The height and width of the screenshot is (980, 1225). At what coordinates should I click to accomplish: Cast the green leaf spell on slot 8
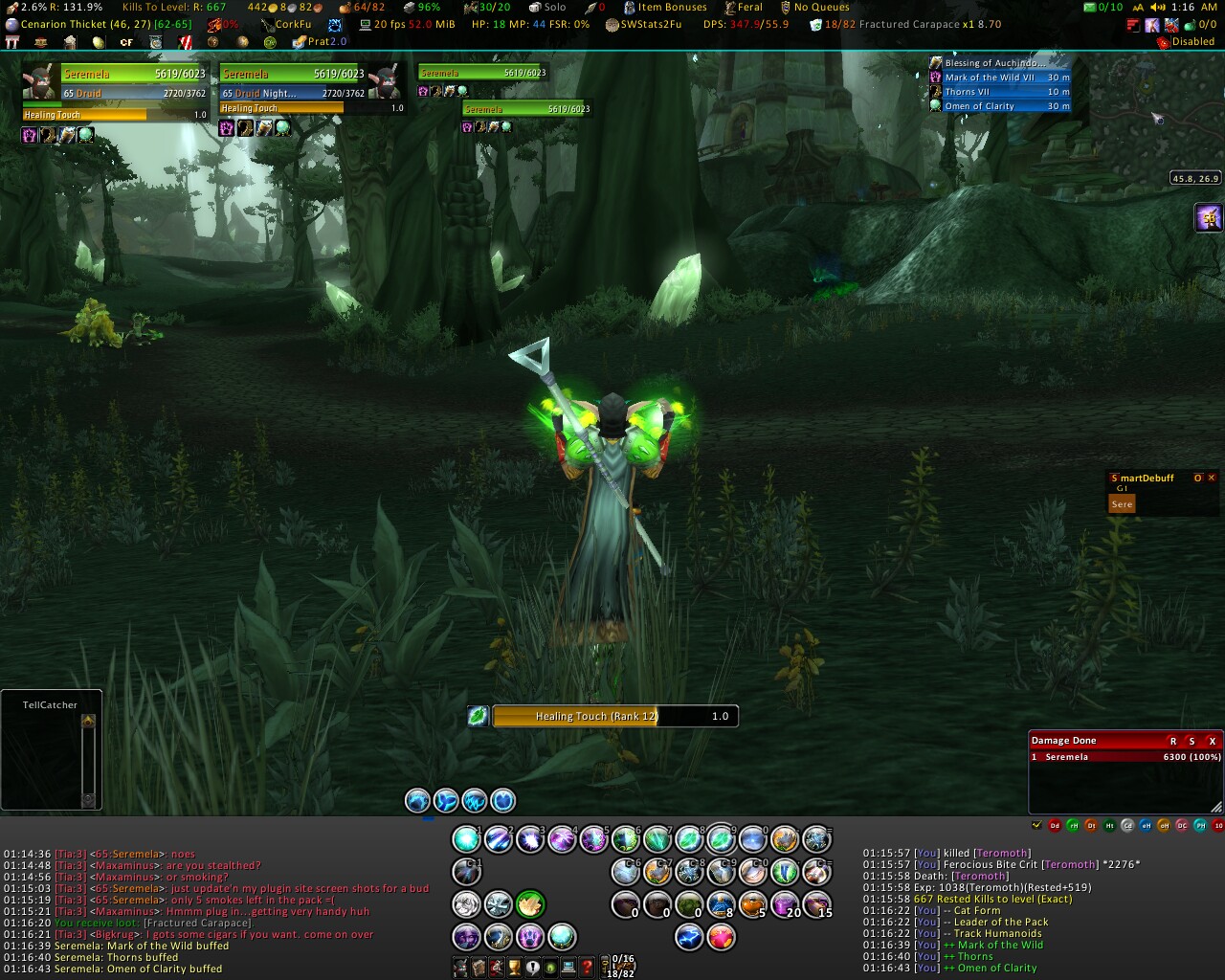(x=689, y=839)
